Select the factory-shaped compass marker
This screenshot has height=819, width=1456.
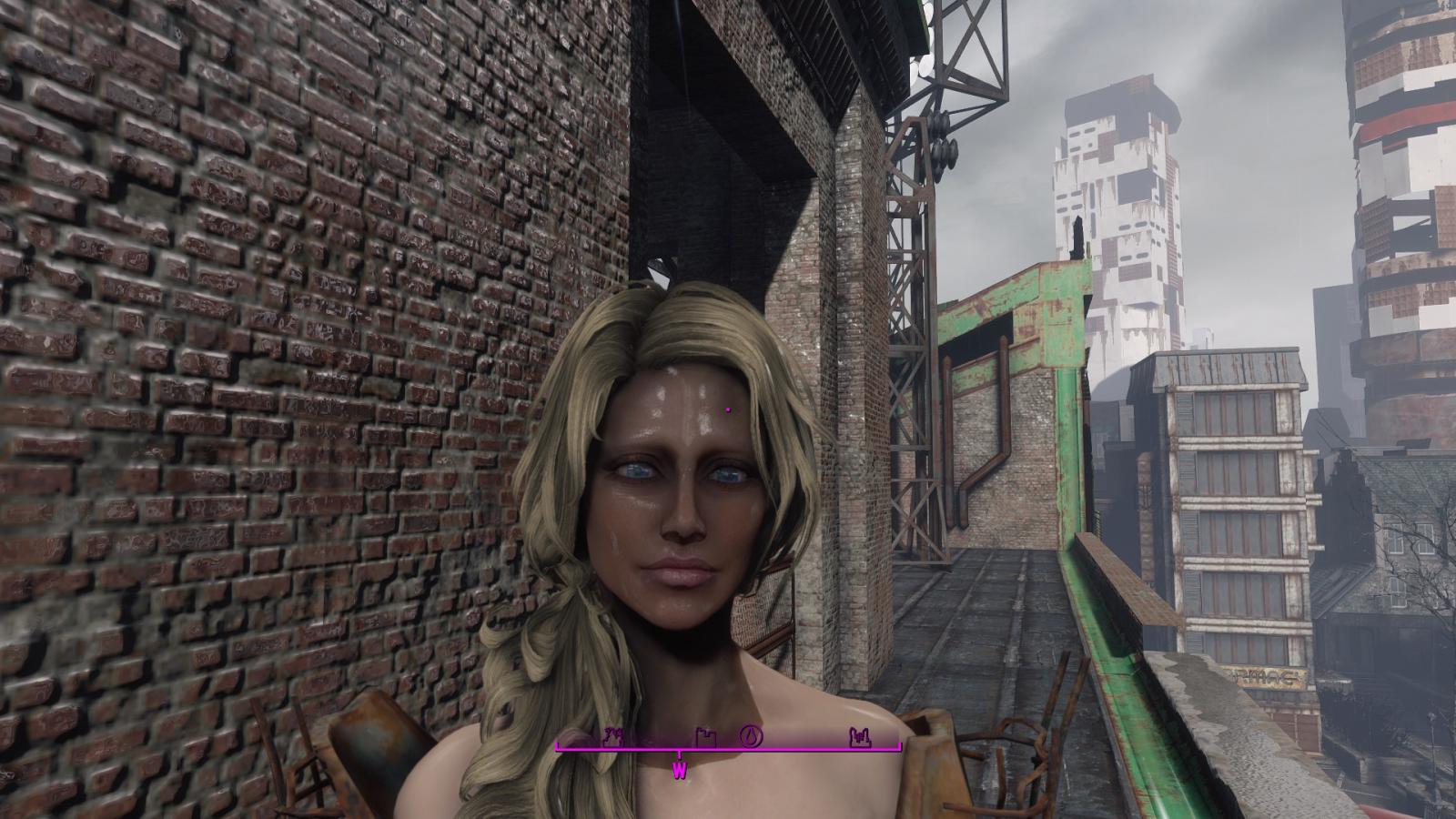[704, 736]
